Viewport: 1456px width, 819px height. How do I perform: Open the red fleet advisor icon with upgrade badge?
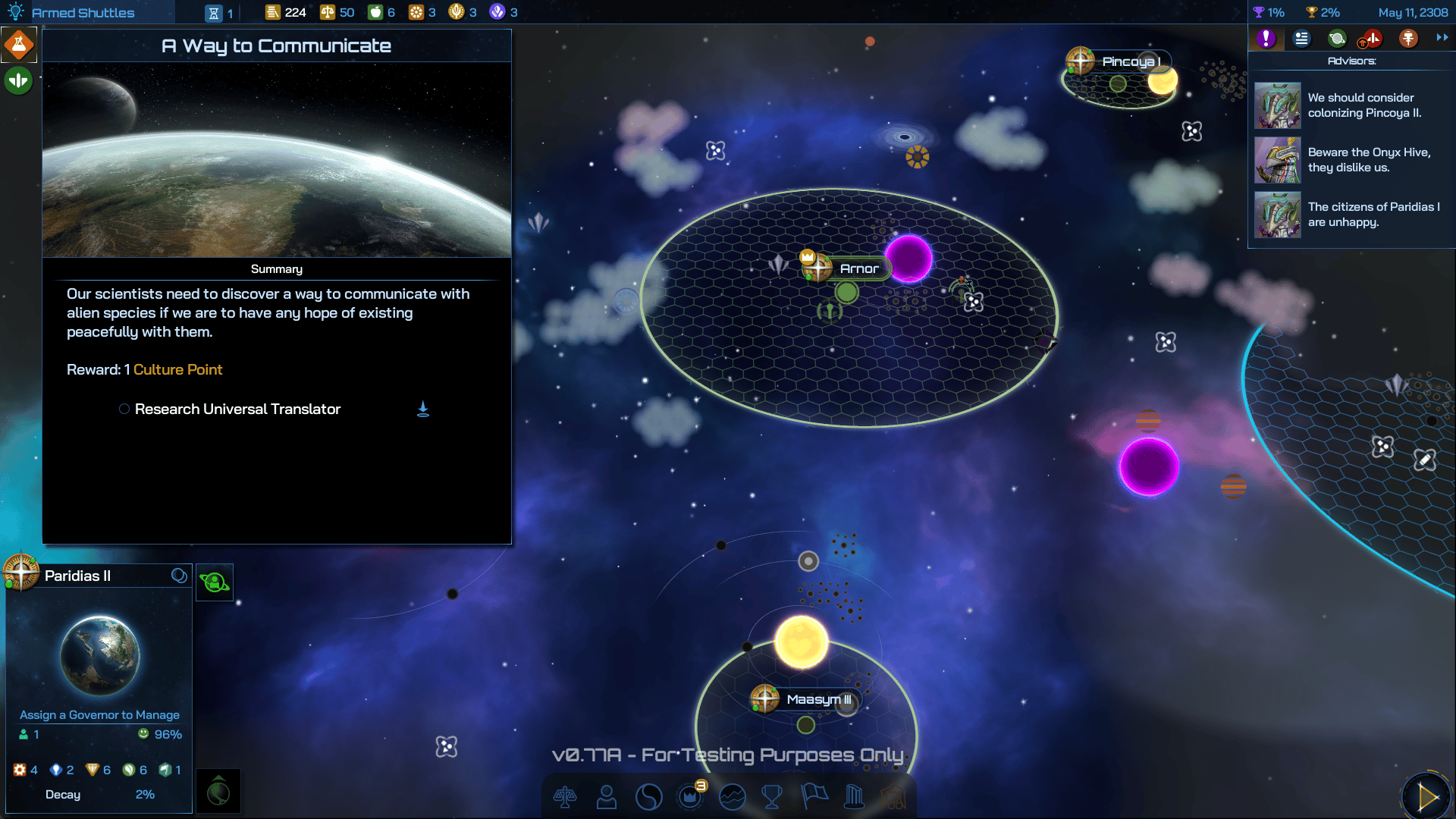point(1373,38)
